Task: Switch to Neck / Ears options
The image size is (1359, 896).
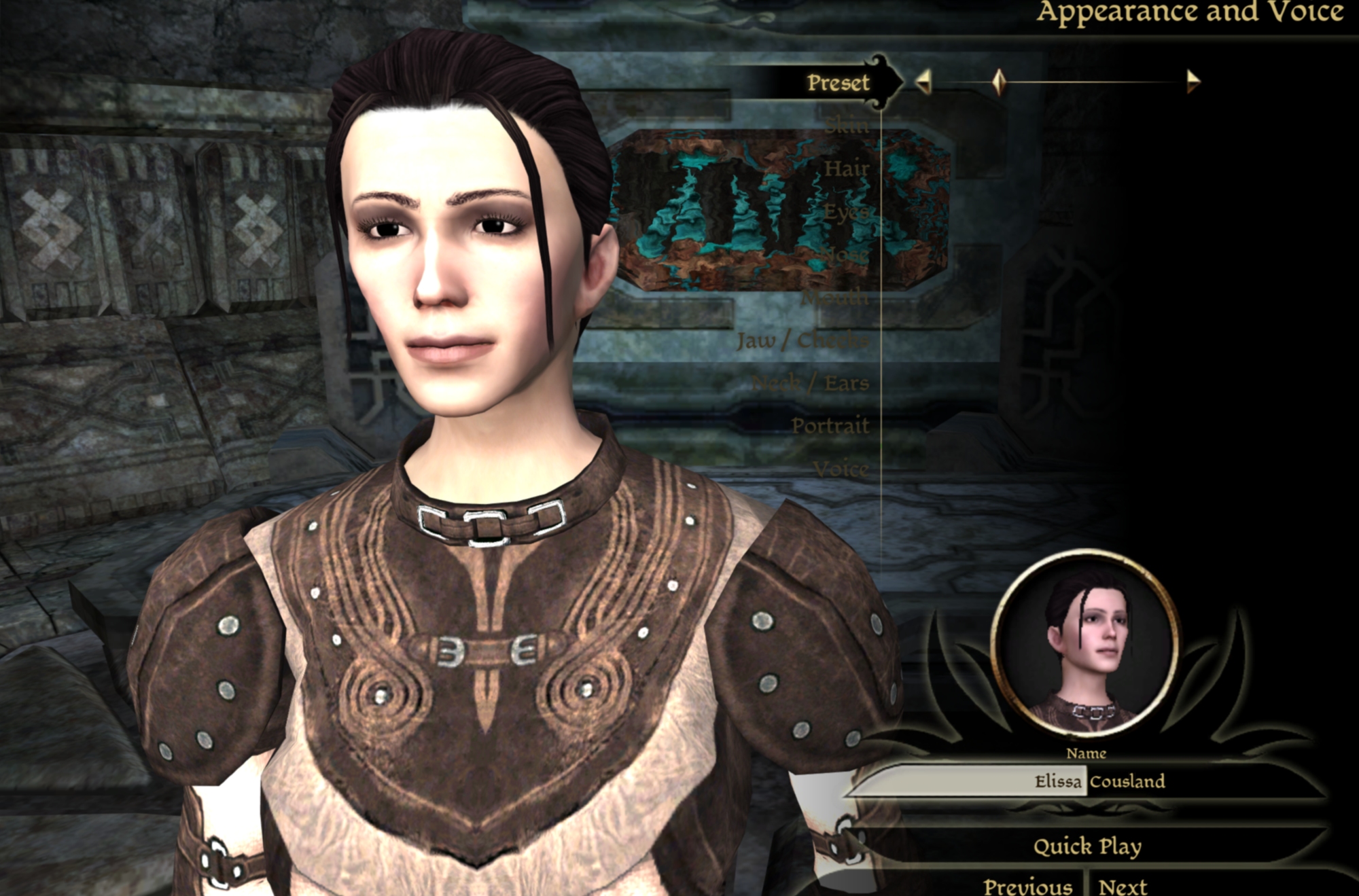Action: click(811, 383)
